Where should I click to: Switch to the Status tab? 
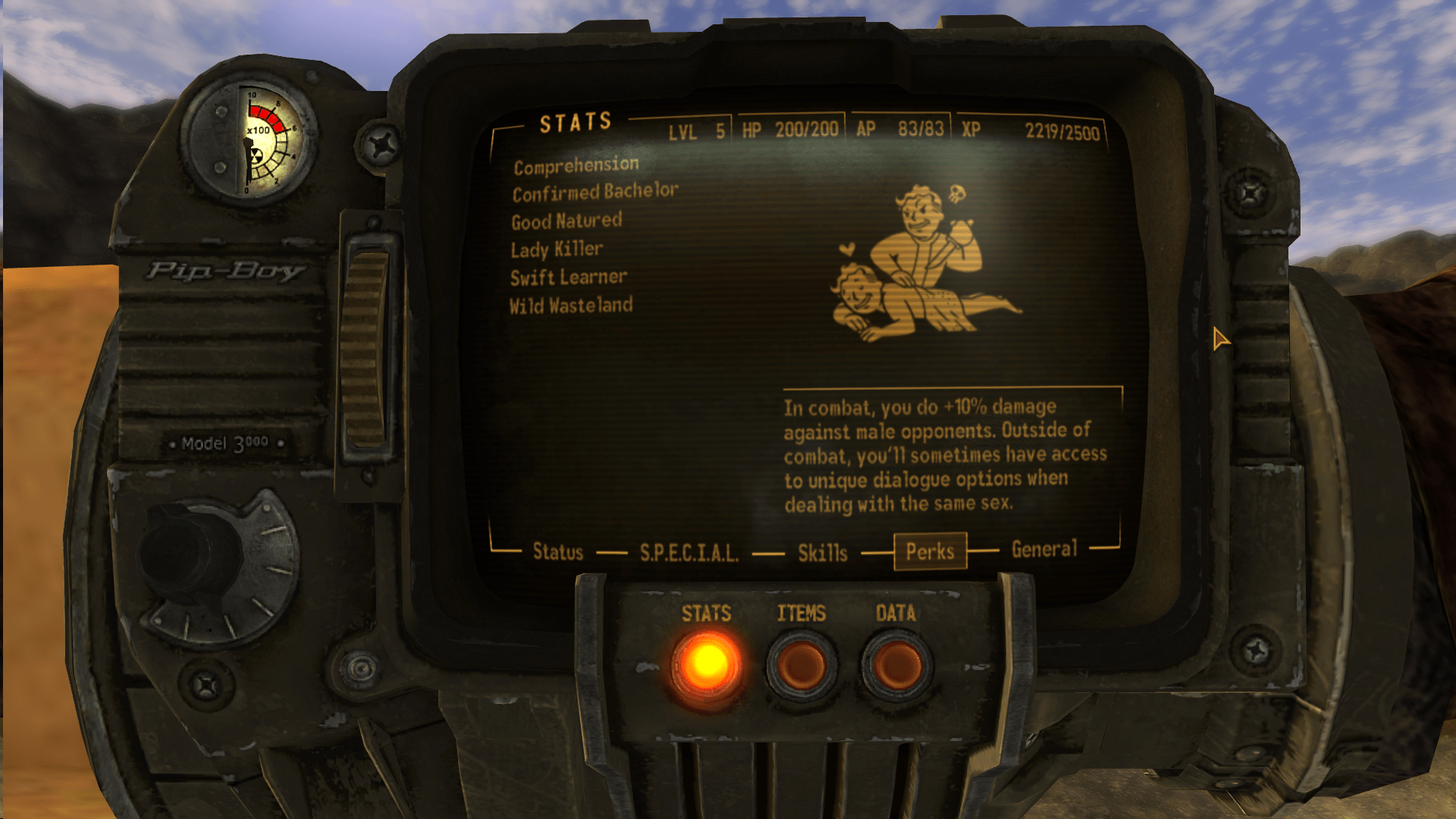tap(558, 551)
